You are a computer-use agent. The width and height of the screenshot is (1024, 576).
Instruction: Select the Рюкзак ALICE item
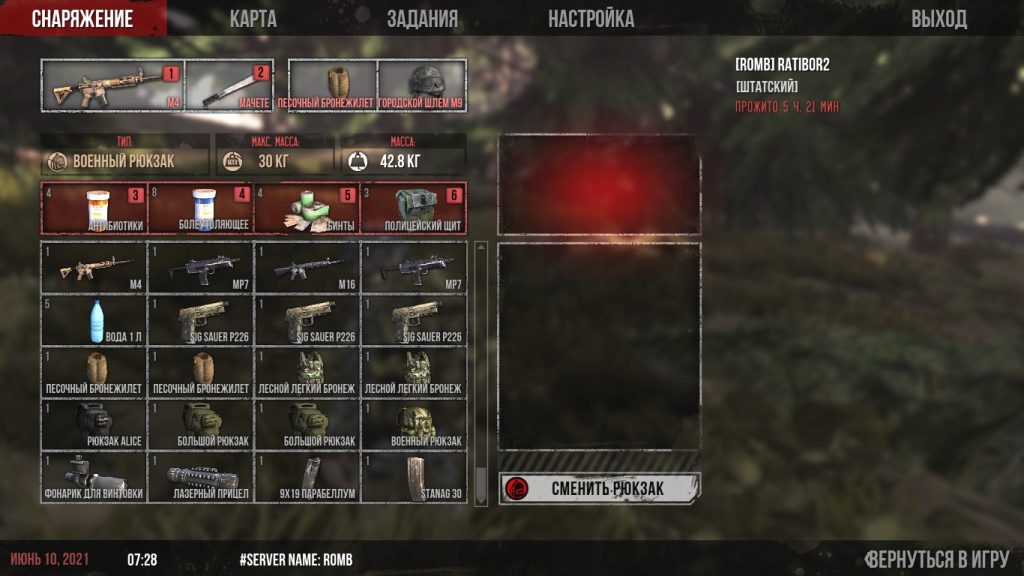tap(94, 424)
